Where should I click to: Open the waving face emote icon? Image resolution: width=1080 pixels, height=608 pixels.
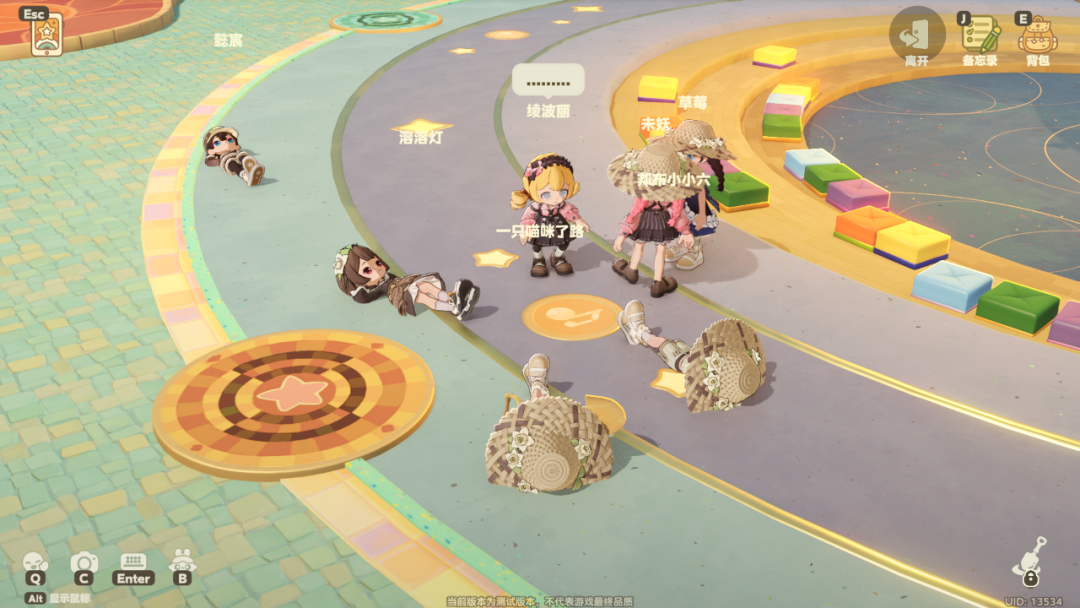[x=35, y=563]
